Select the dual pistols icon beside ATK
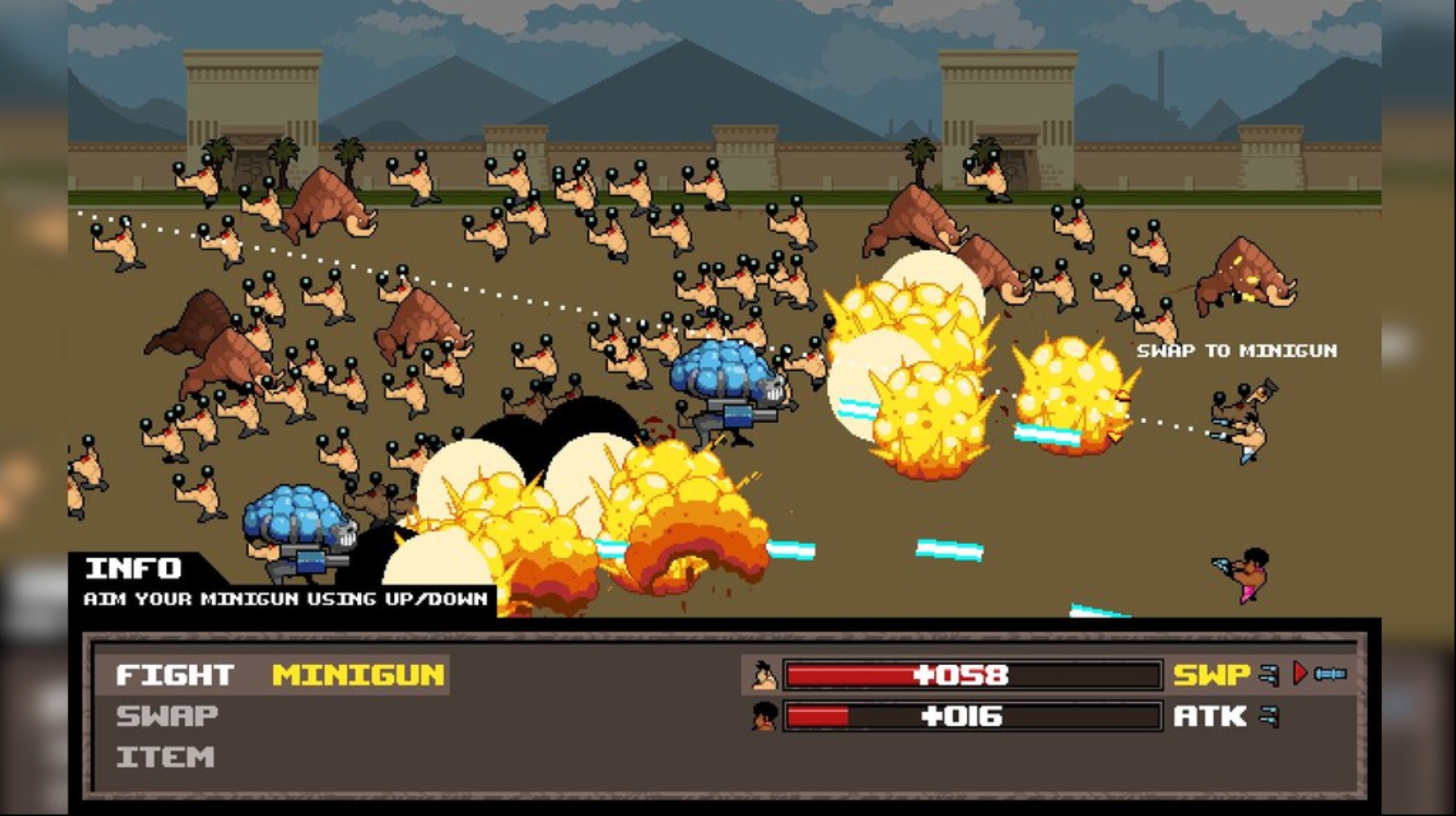The image size is (1456, 816). tap(1269, 718)
